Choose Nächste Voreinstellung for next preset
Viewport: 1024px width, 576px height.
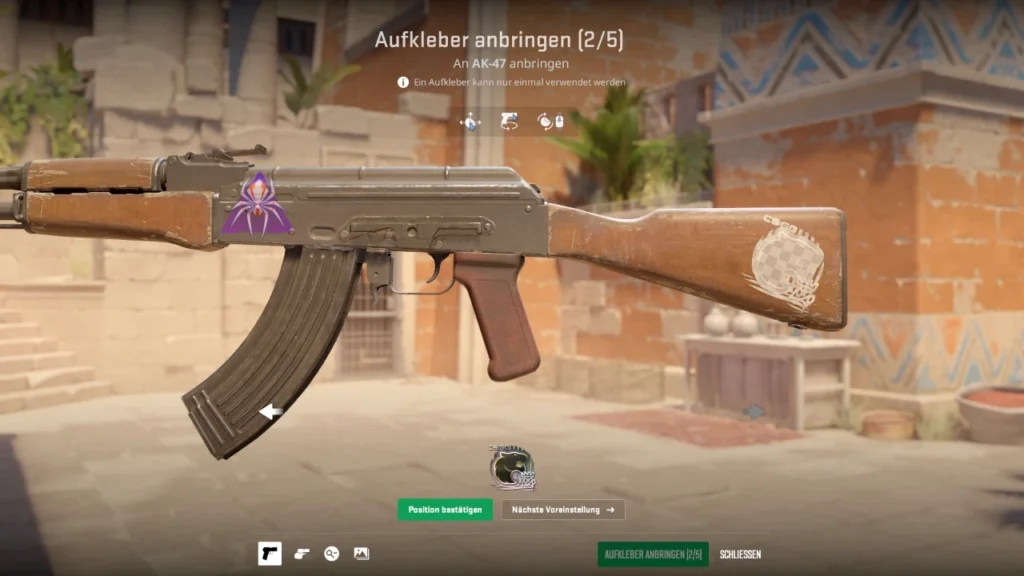click(x=563, y=510)
